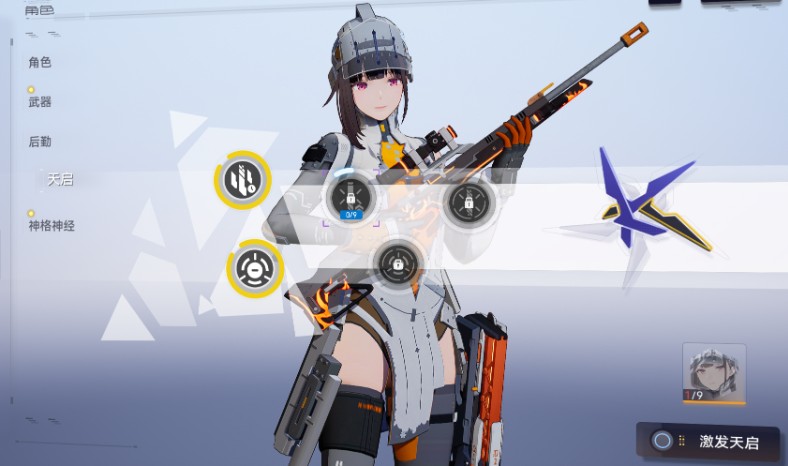Switch to the 武器 weapon tab

40,102
